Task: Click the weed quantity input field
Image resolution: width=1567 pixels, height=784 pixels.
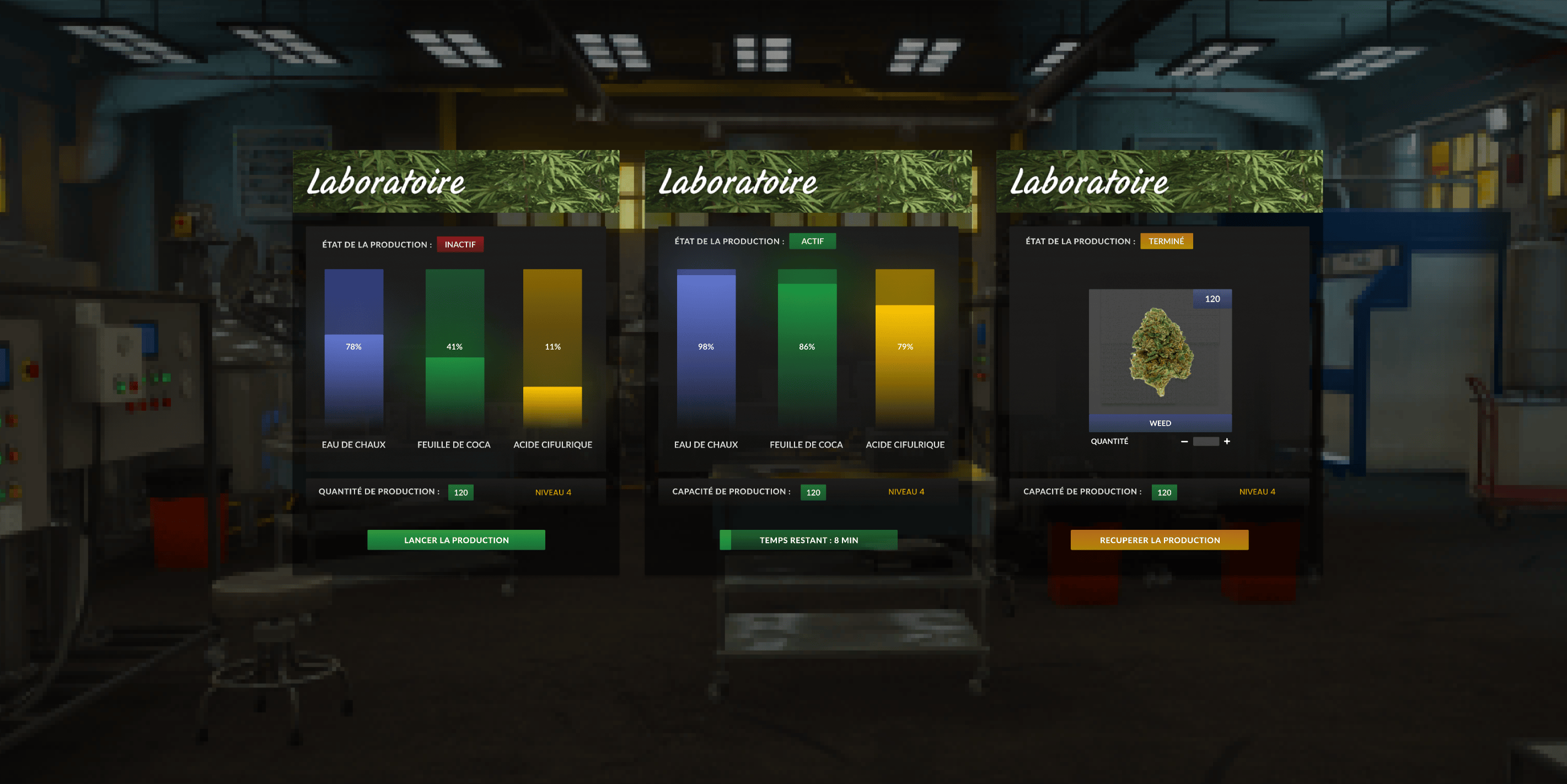Action: click(x=1205, y=442)
